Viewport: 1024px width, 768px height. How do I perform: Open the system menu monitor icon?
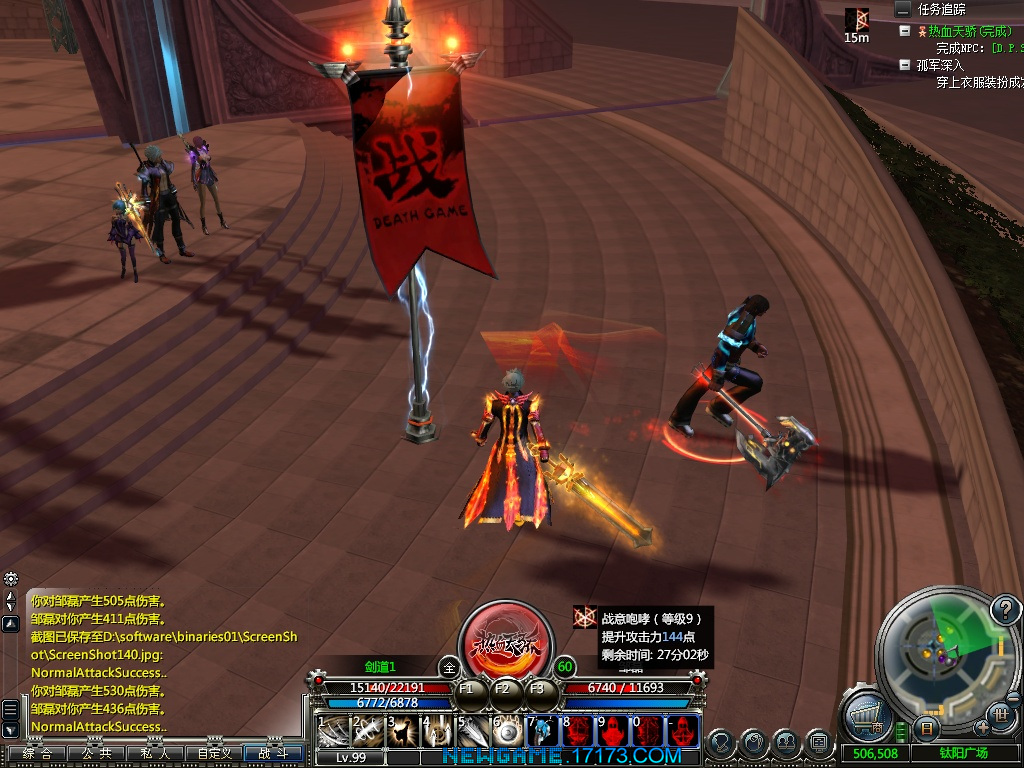818,744
